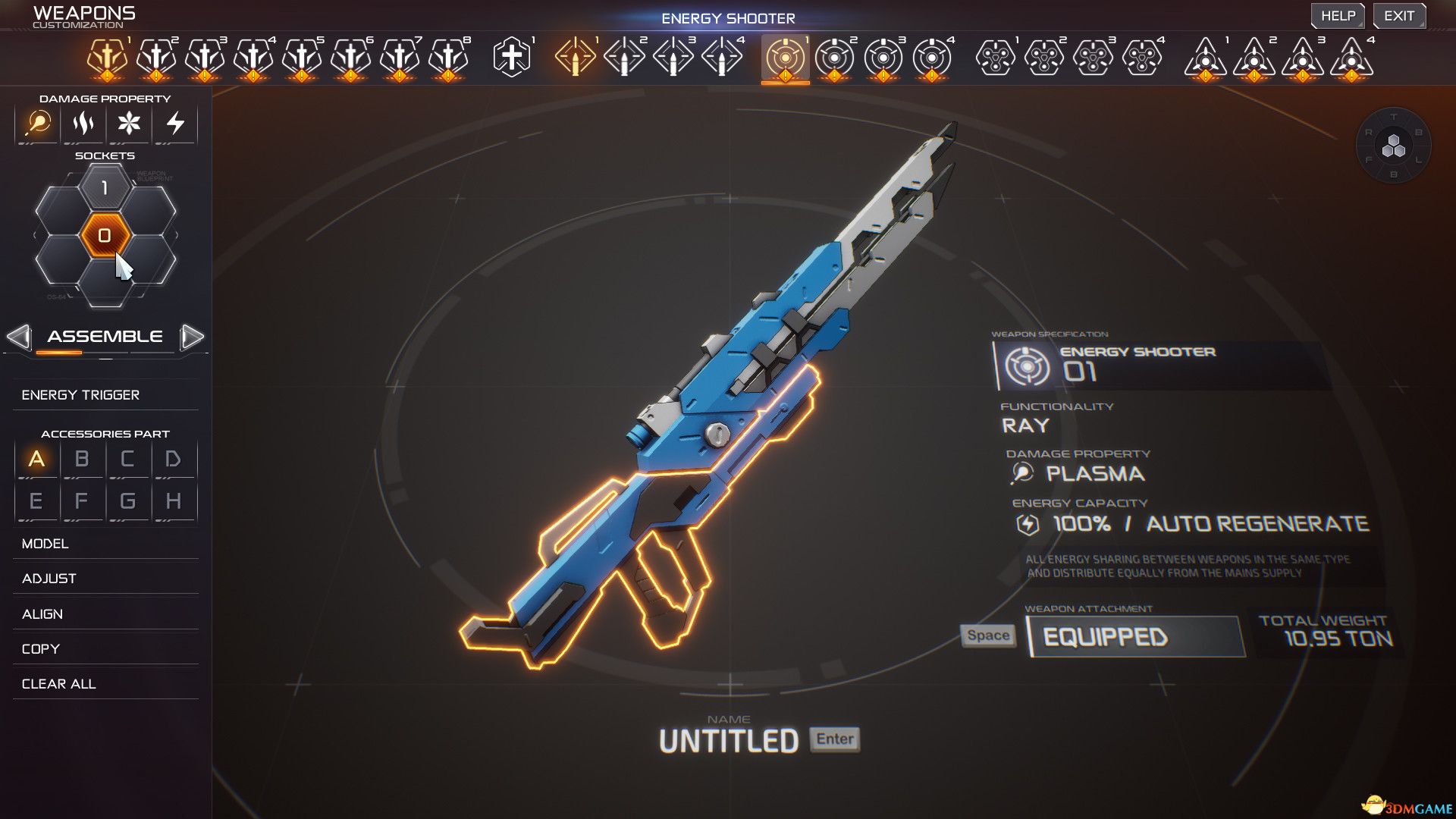The height and width of the screenshot is (819, 1456).
Task: Open the Help panel
Action: click(x=1338, y=16)
